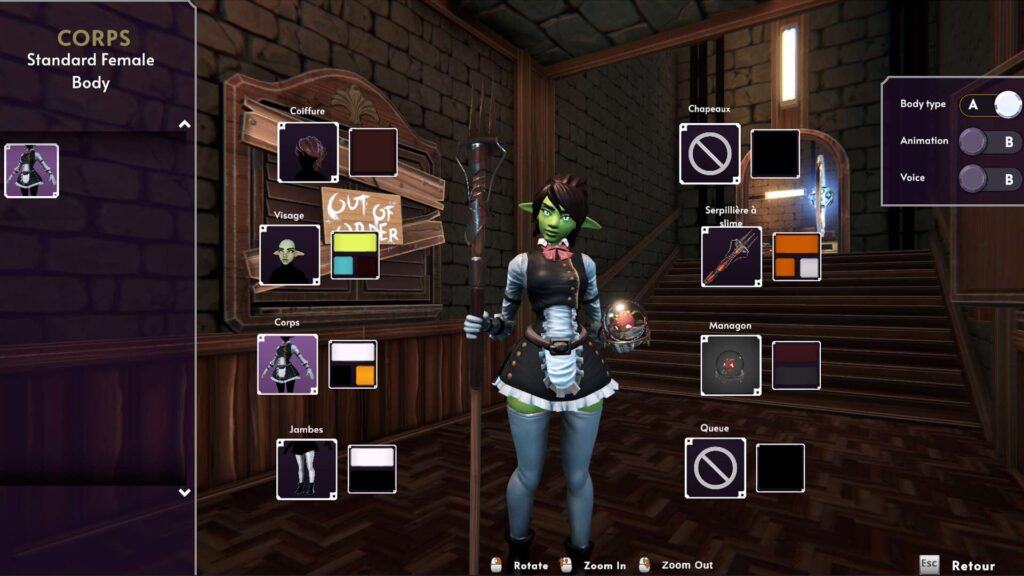Select the empty Queue tail slot
The height and width of the screenshot is (576, 1024).
pyautogui.click(x=715, y=468)
